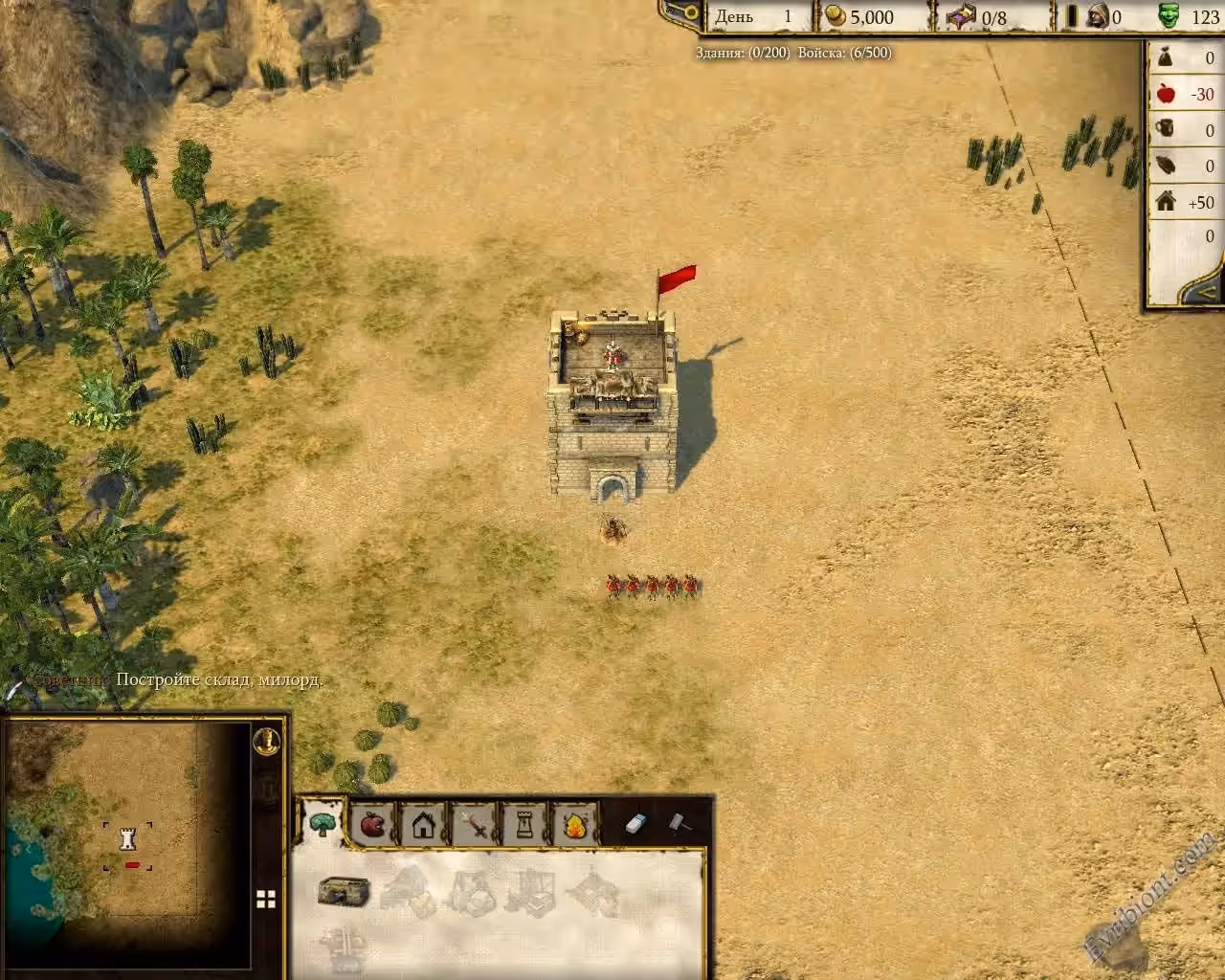Image resolution: width=1225 pixels, height=980 pixels.
Task: Open the tower castle buildings tab
Action: point(524,823)
